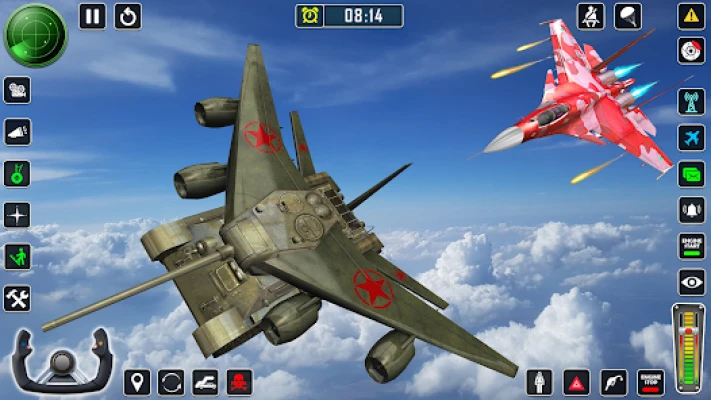
Task: Open the fuel pump refuel icon
Action: (614, 382)
